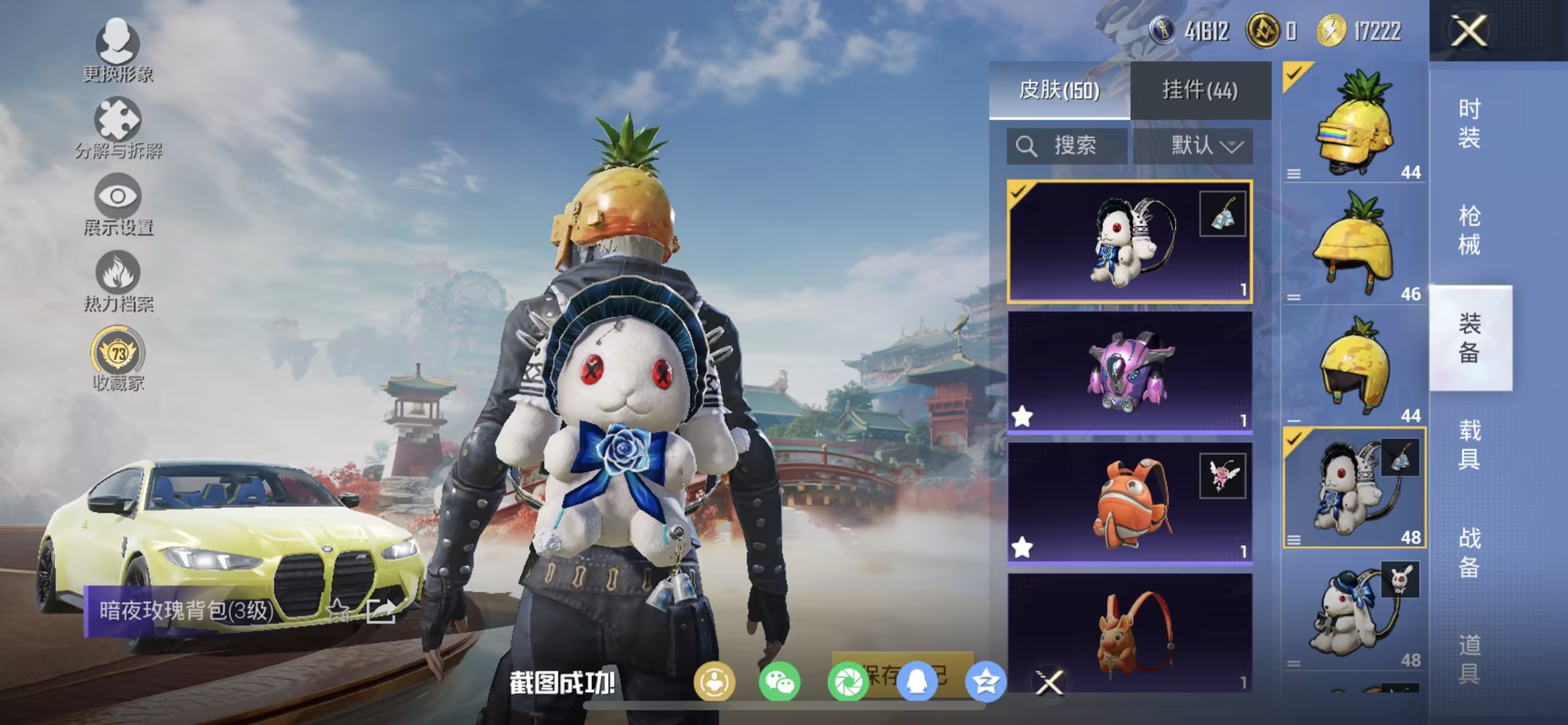Open the 枪械 category on the right sidebar
1568x725 pixels.
coord(1471,228)
